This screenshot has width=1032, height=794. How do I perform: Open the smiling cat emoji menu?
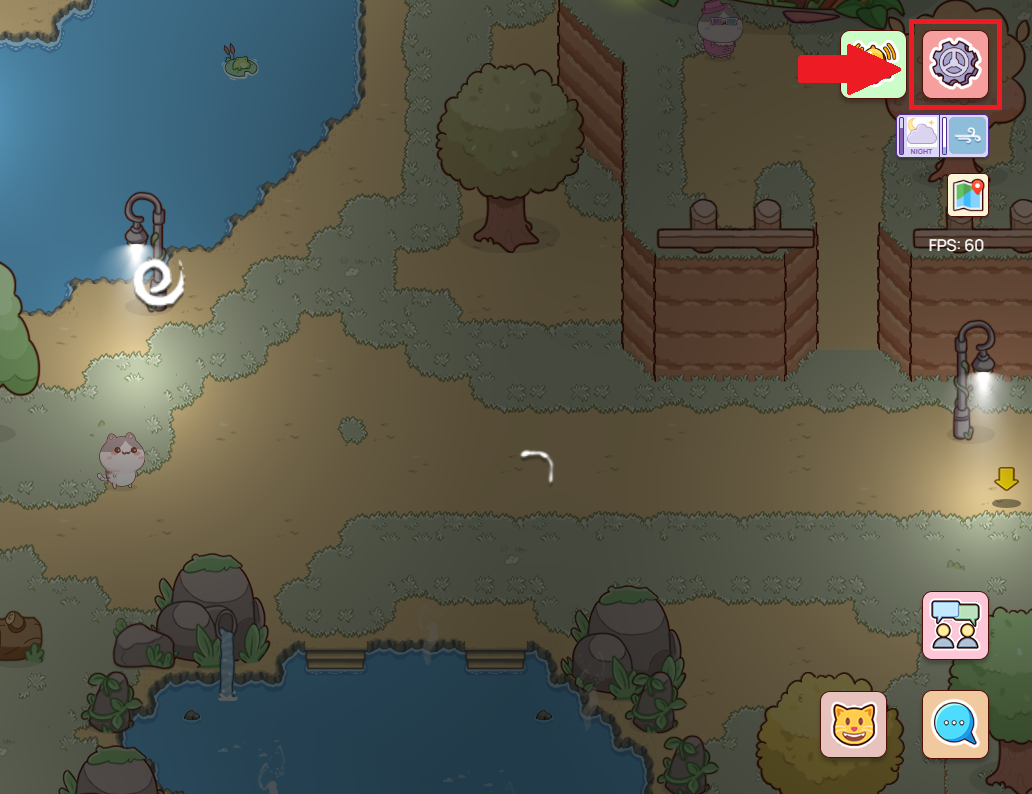point(853,724)
